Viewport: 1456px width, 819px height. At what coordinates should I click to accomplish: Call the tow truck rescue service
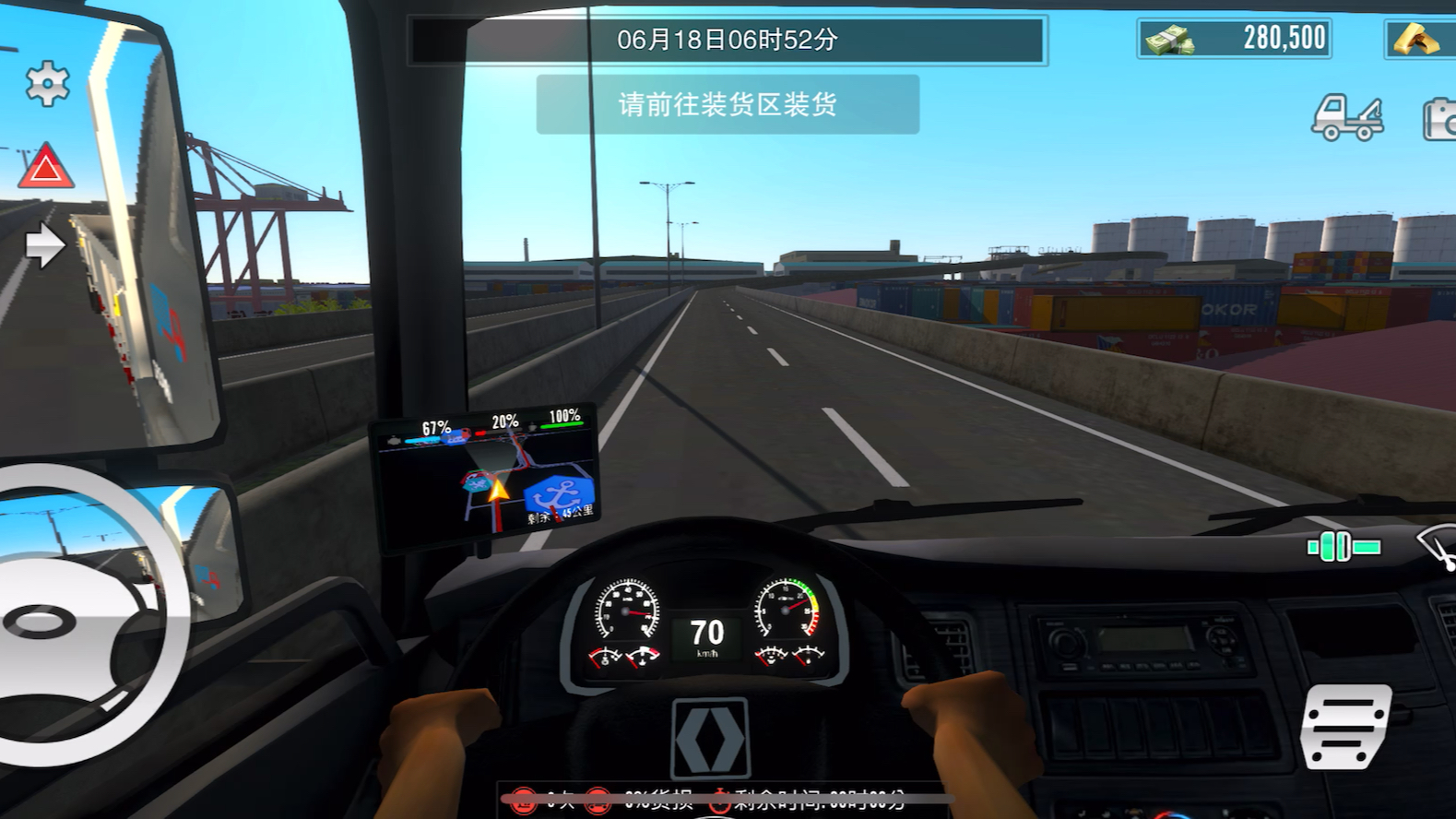pyautogui.click(x=1347, y=118)
